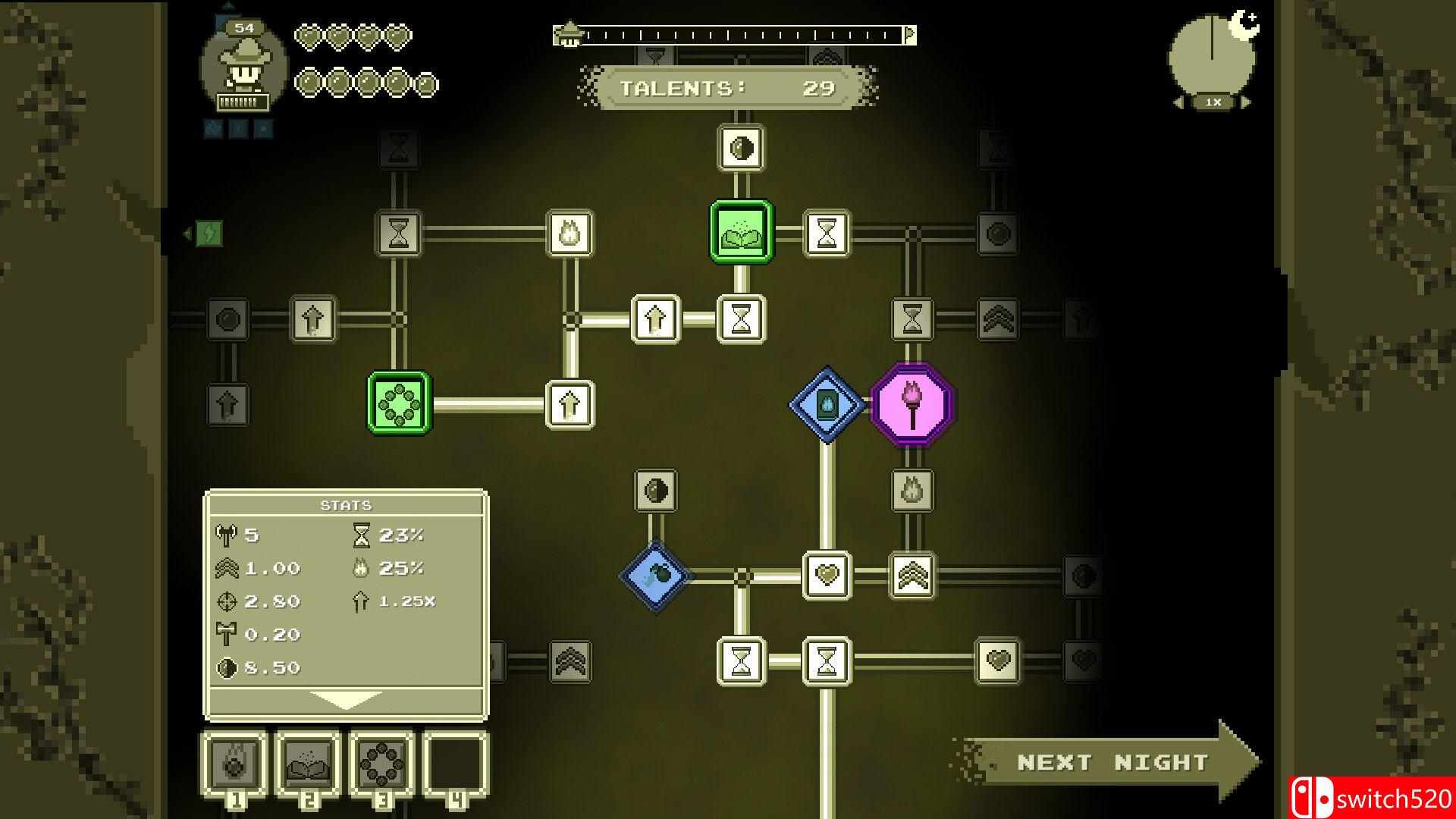This screenshot has width=1456, height=819.
Task: Select the green ring talent node
Action: [x=400, y=404]
